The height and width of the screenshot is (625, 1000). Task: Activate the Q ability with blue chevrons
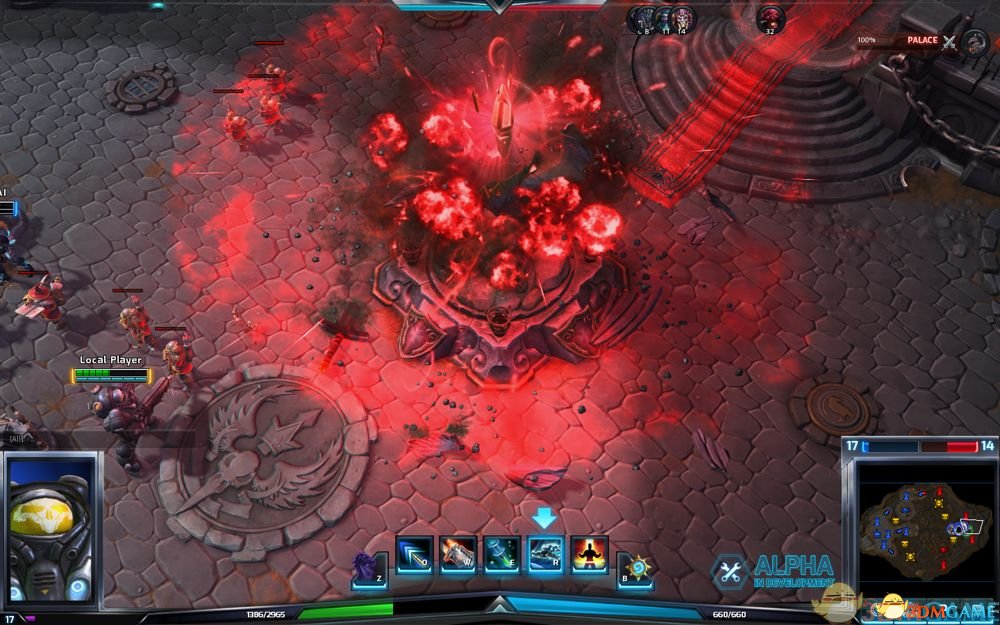coord(413,554)
